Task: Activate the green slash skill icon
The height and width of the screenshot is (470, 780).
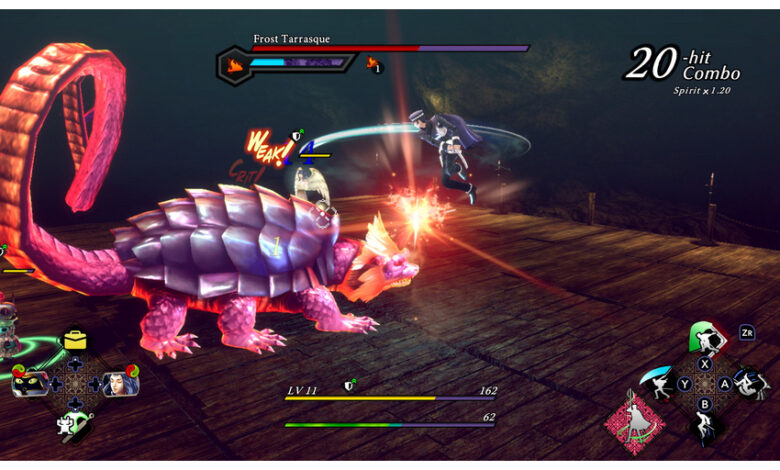Action: 706,338
